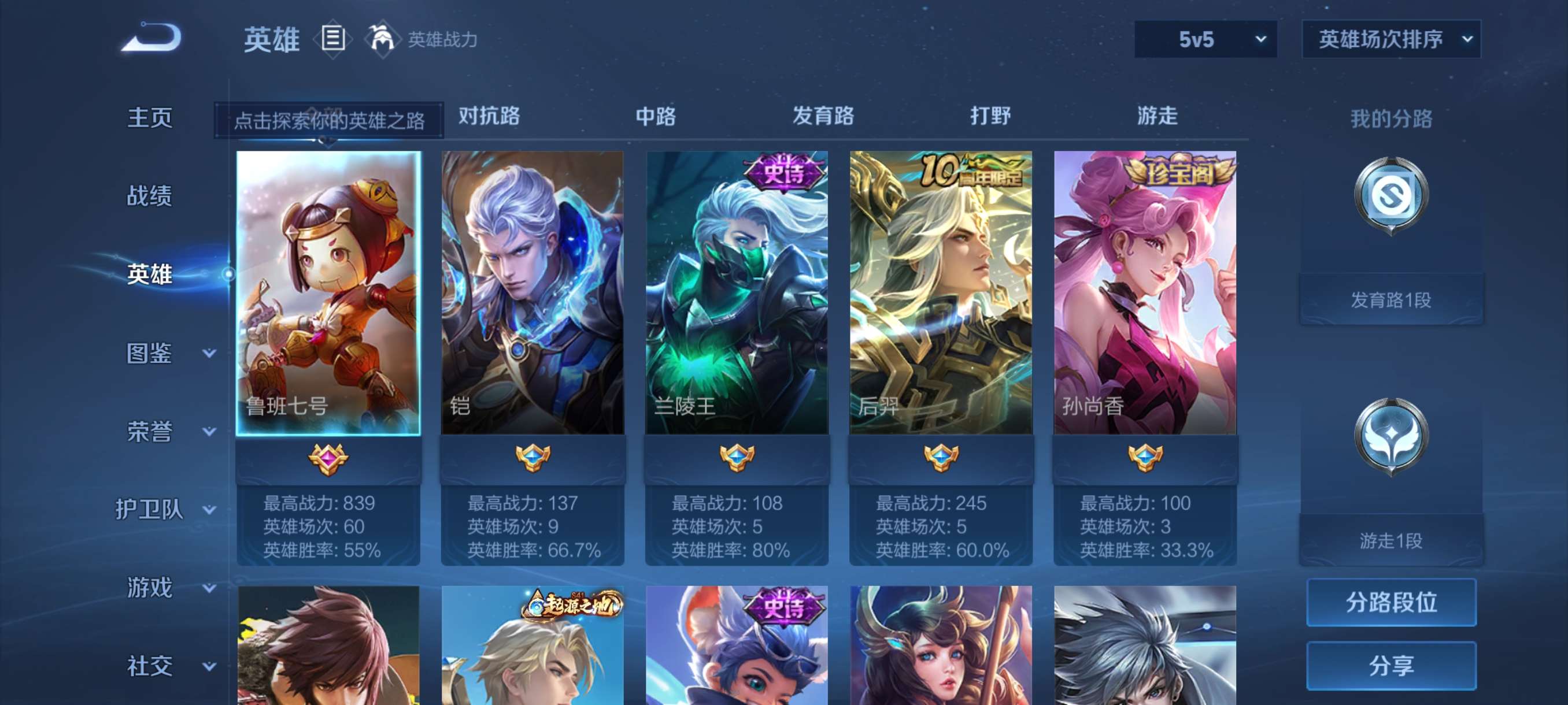Switch to the 打野 lane tab
Screen dimensions: 1568x705
click(992, 116)
